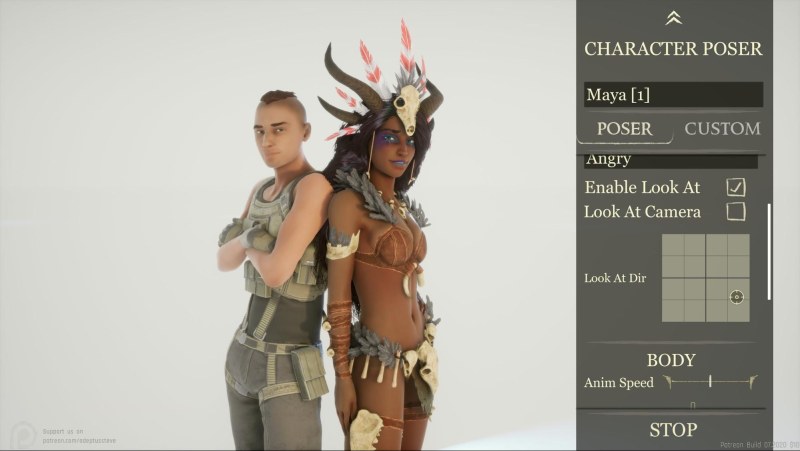800x451 pixels.
Task: Select the Maya [1] character name field
Action: pyautogui.click(x=673, y=95)
